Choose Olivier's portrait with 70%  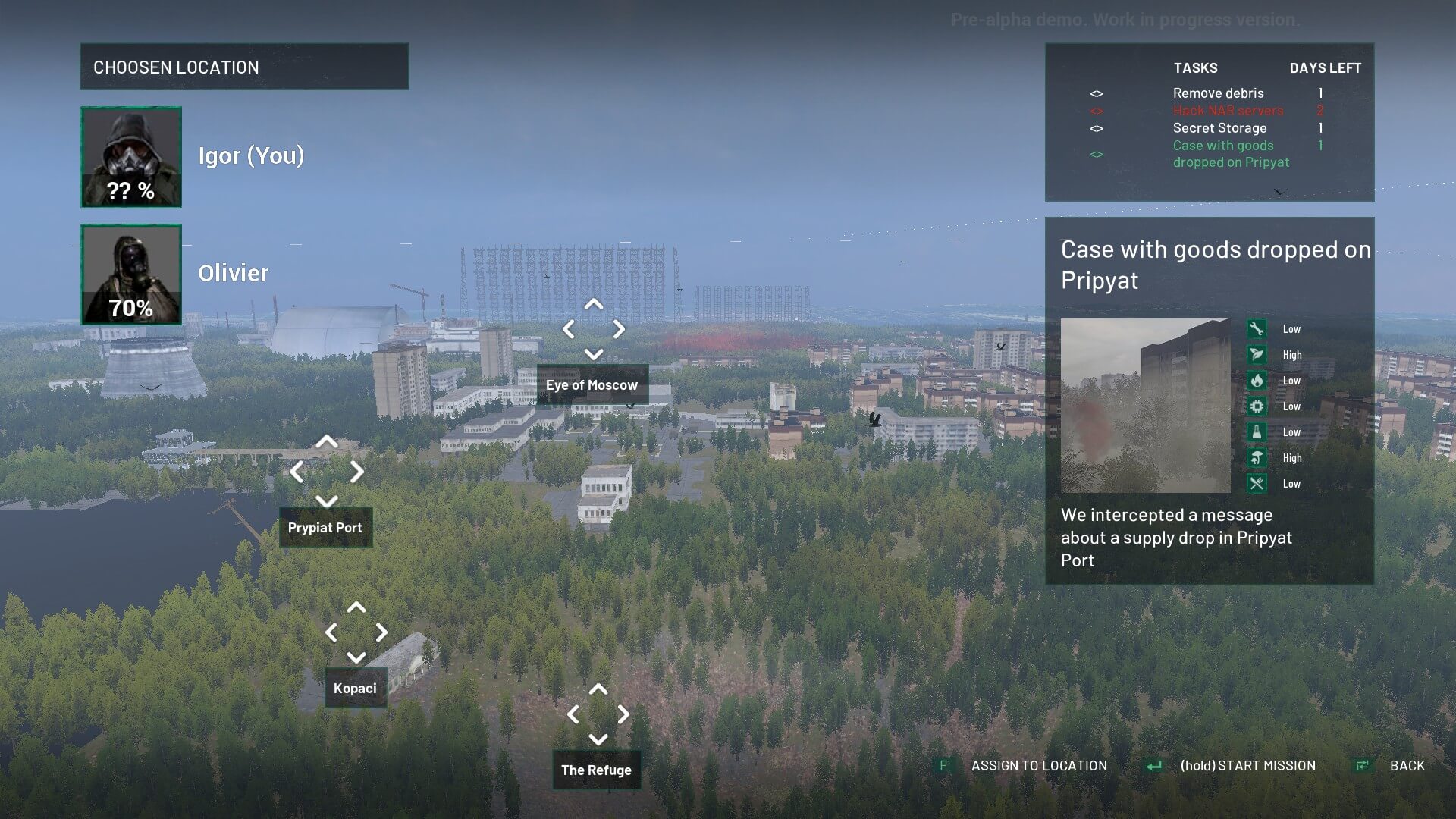pos(131,275)
